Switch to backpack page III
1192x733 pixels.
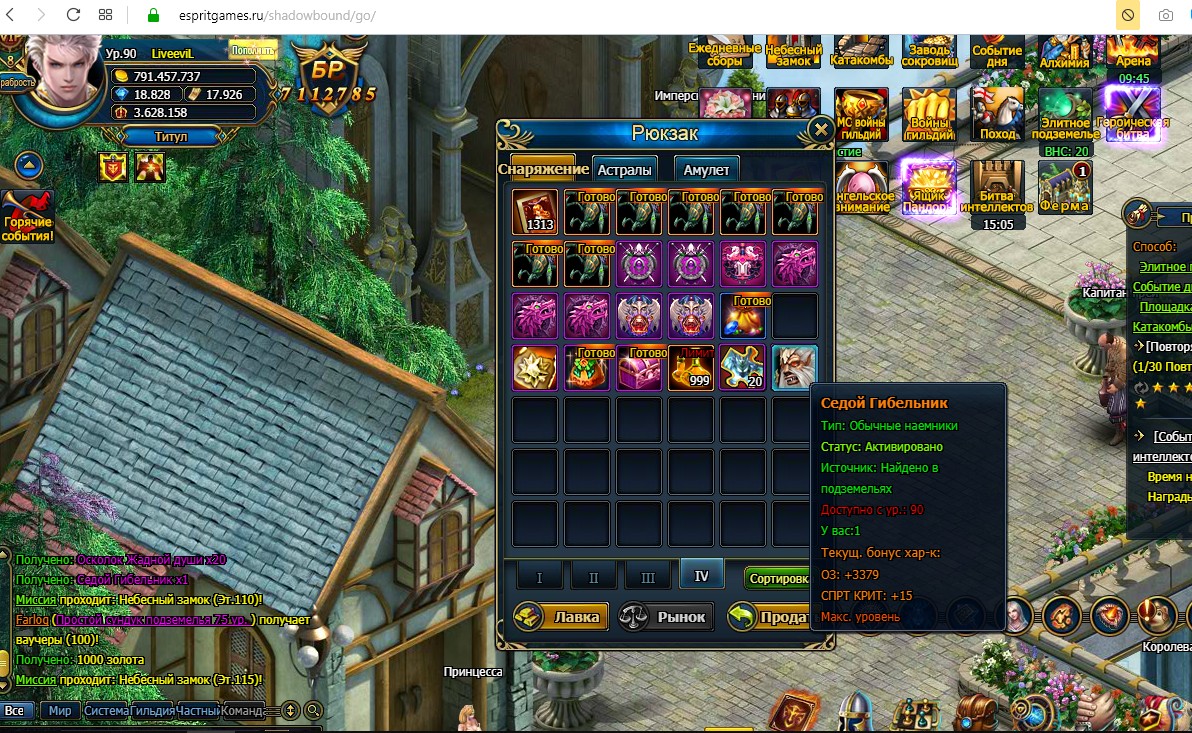(647, 576)
